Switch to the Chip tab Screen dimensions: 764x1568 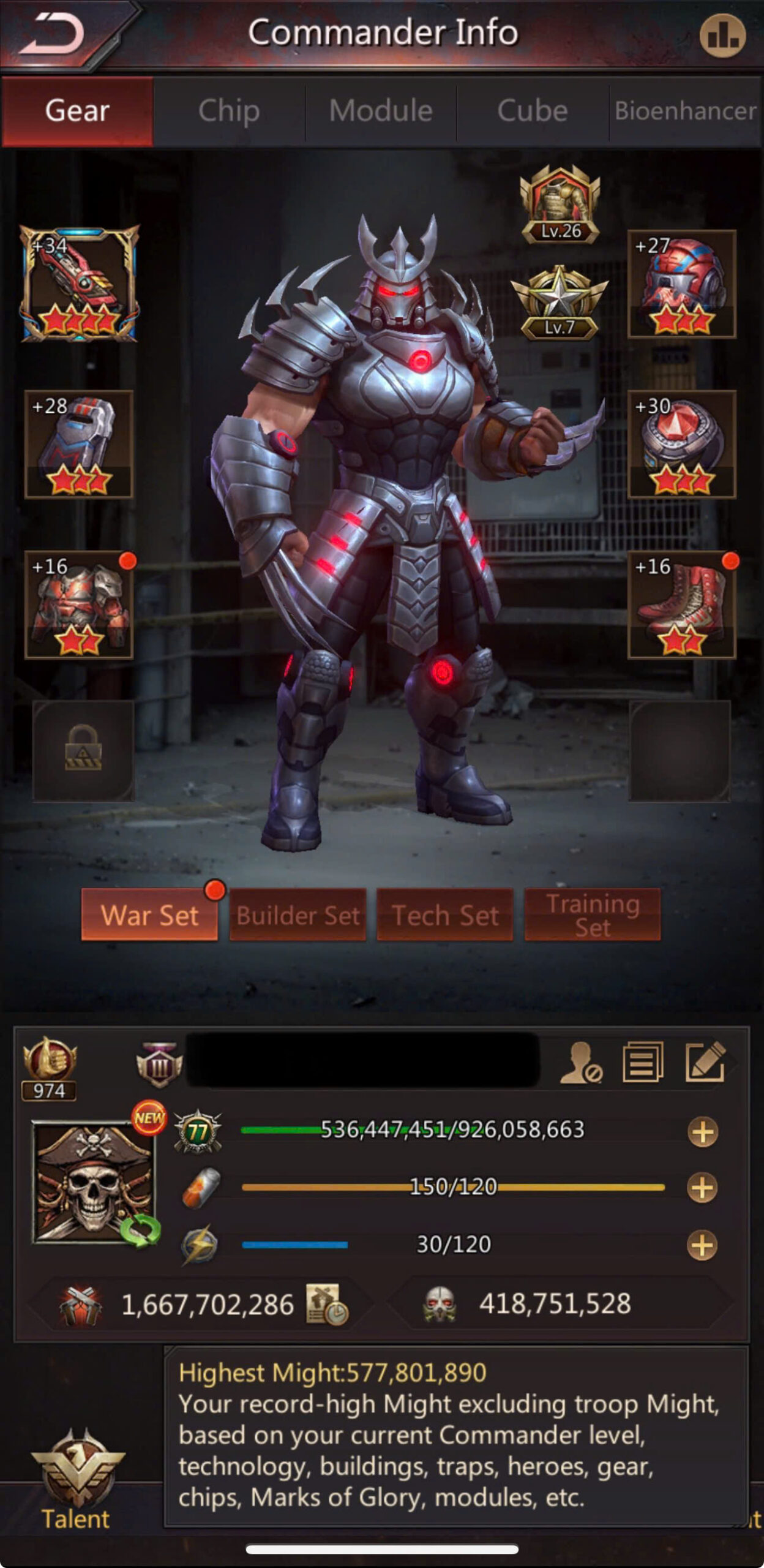pos(229,111)
